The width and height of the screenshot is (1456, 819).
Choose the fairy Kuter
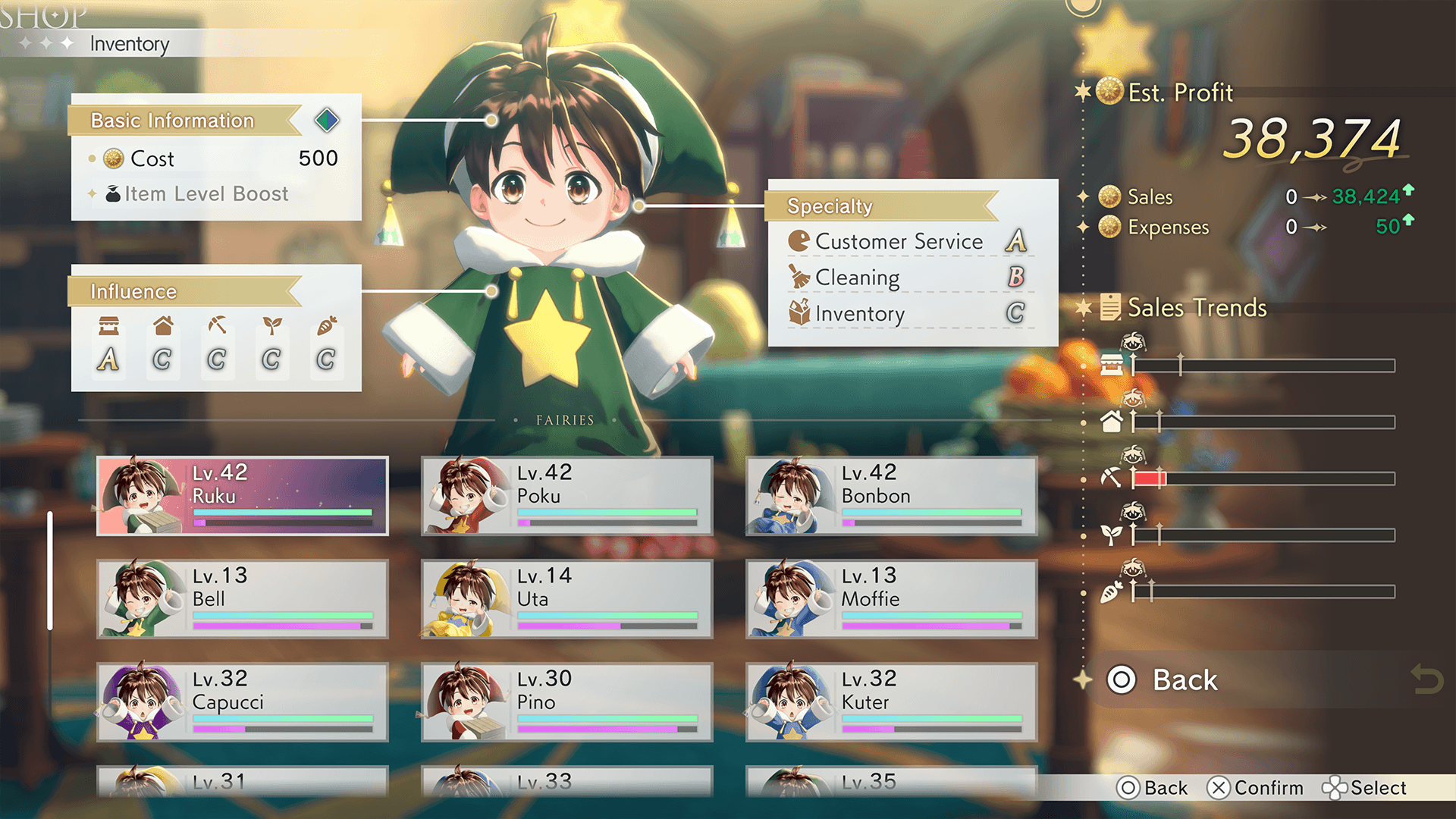click(892, 702)
